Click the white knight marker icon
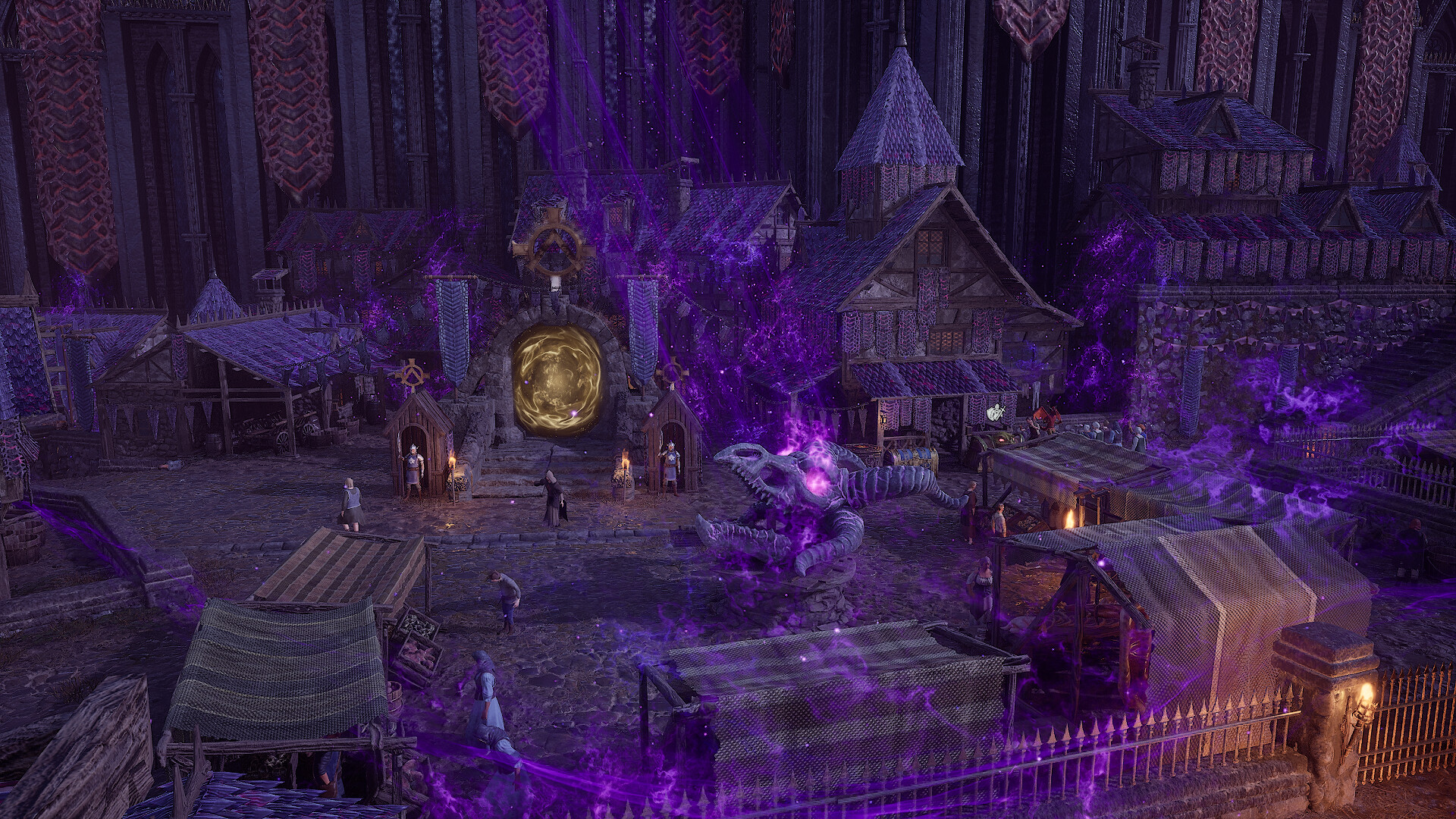The height and width of the screenshot is (819, 1456). pyautogui.click(x=995, y=413)
